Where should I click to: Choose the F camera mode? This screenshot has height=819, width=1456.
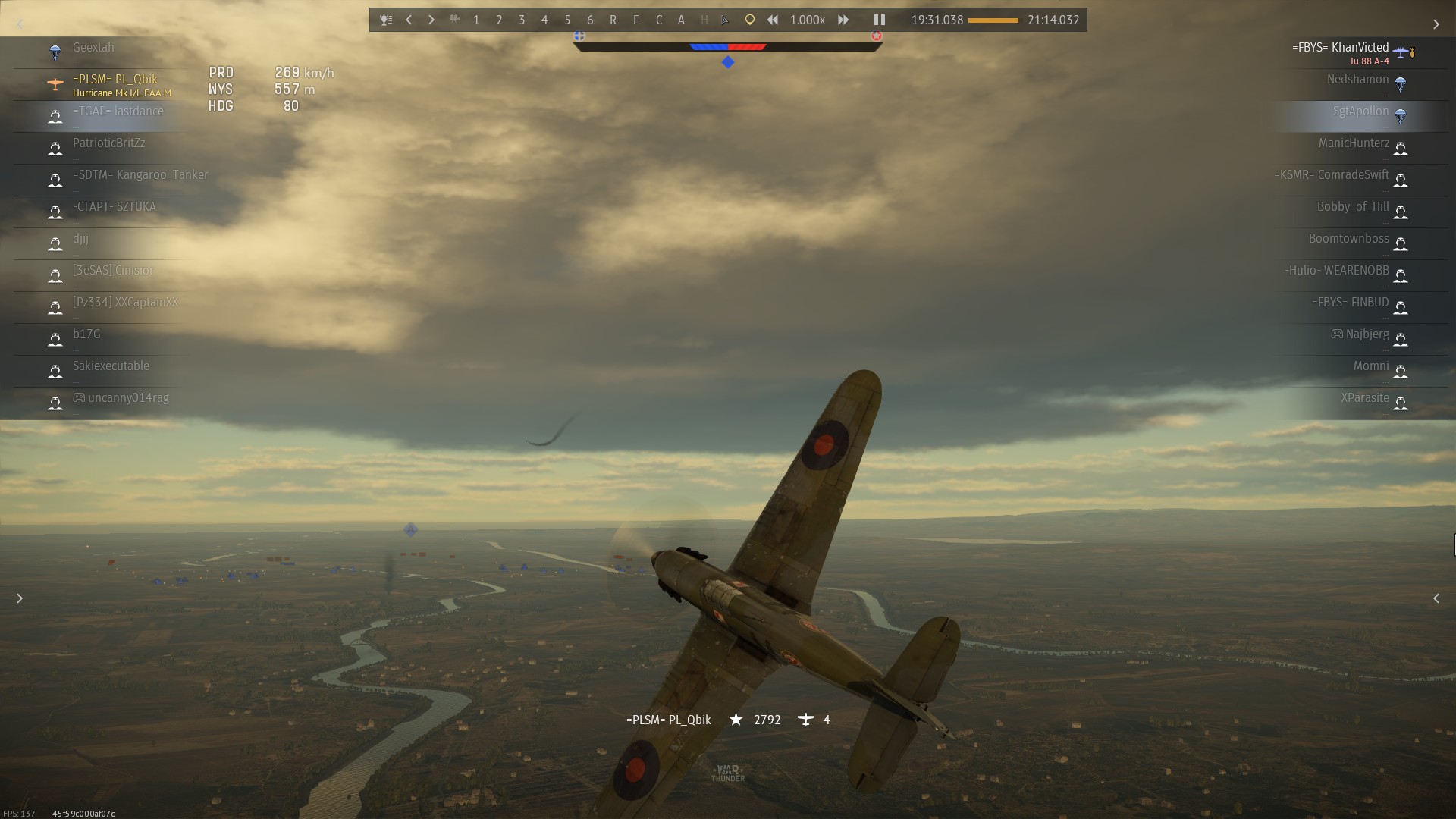tap(635, 20)
